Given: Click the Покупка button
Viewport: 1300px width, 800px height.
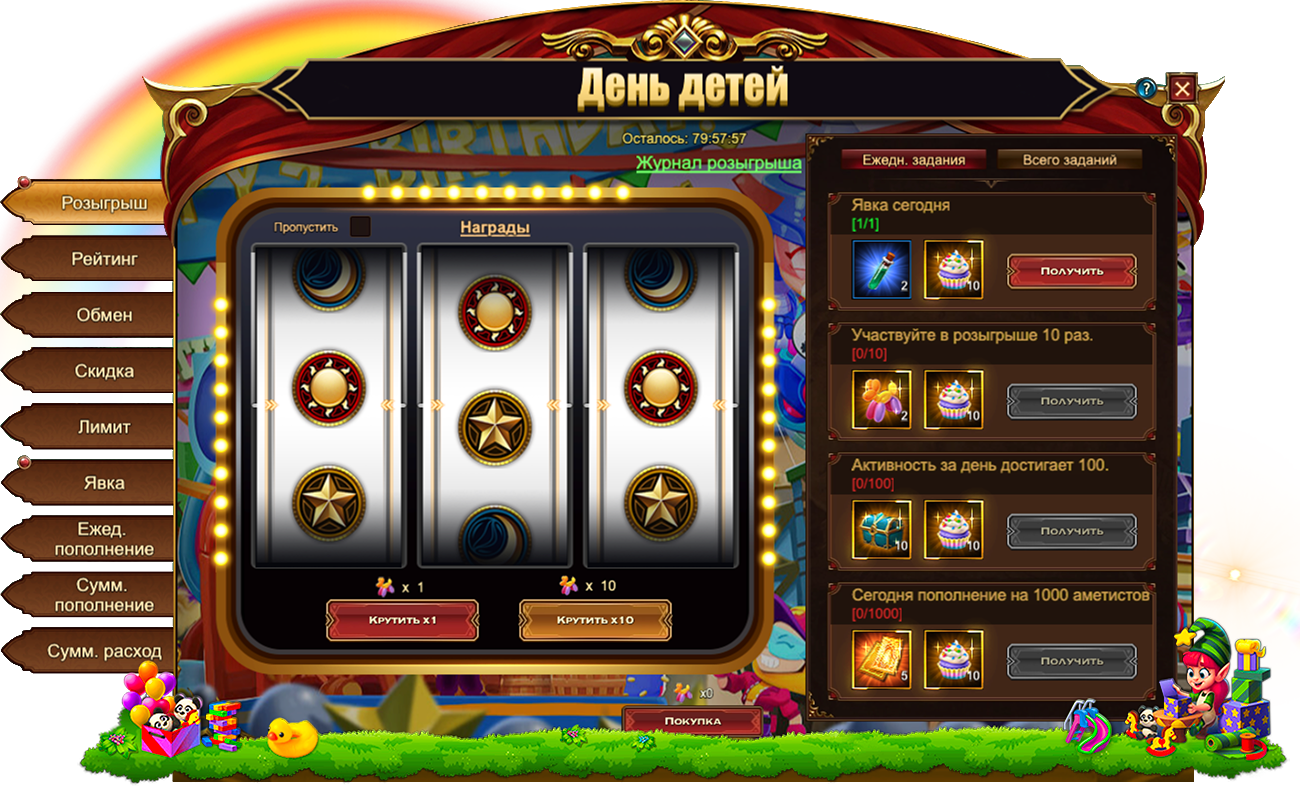Looking at the screenshot, I should [x=692, y=721].
